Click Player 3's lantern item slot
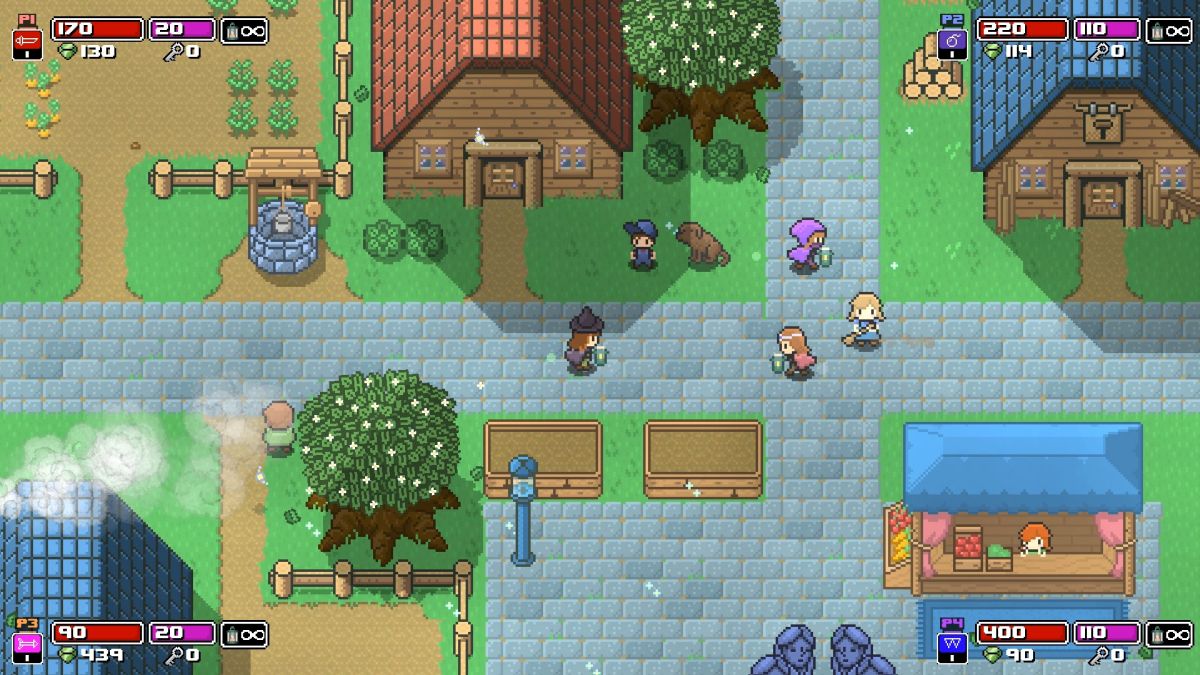This screenshot has height=675, width=1200. [x=243, y=634]
